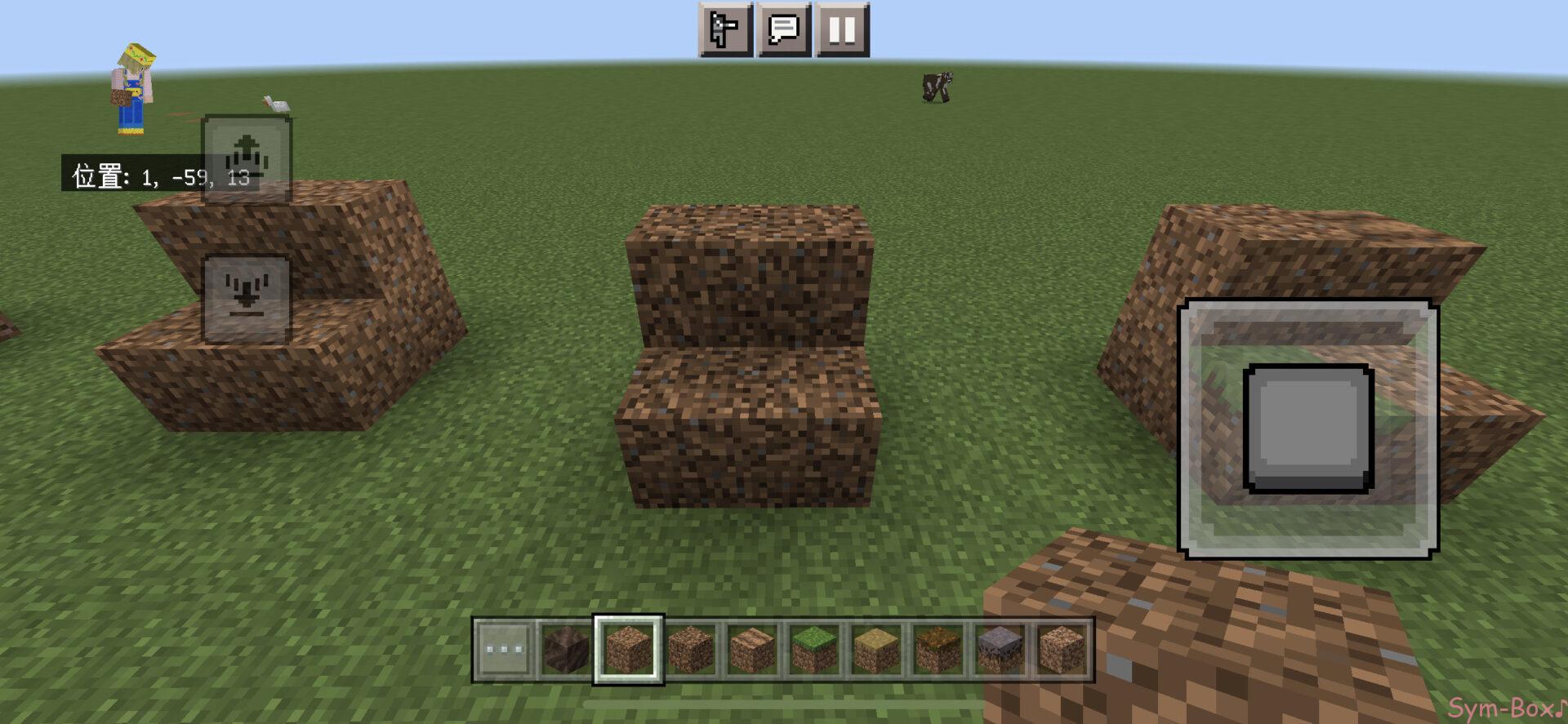
Task: Choose the yellow-topped dirt path block
Action: pyautogui.click(x=876, y=650)
